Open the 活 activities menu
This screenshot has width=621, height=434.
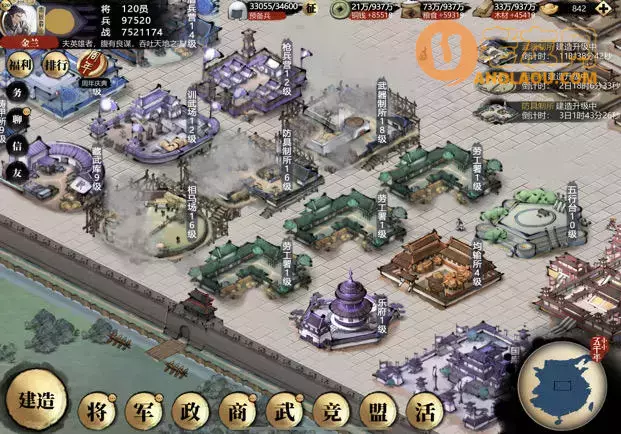(x=425, y=410)
